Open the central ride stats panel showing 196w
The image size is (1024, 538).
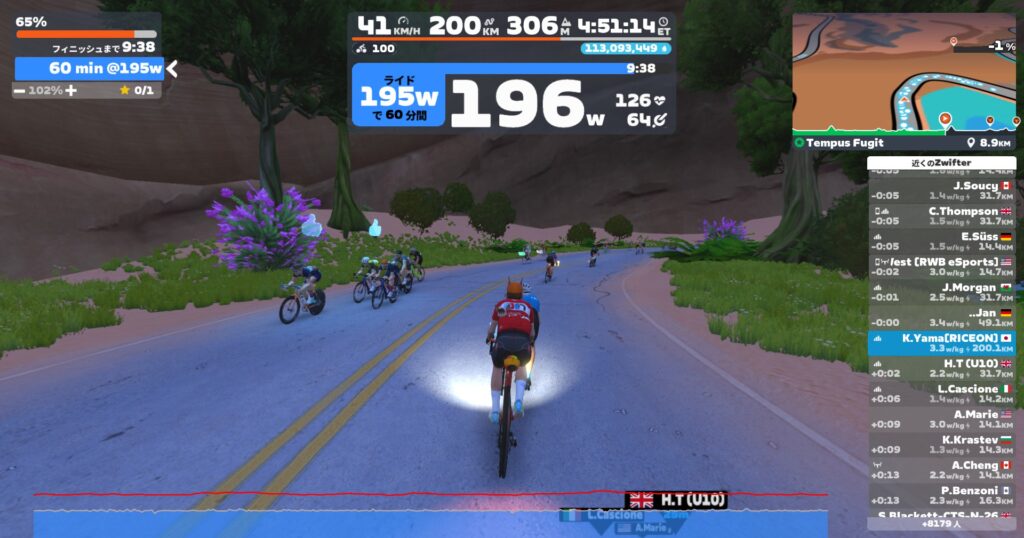(x=512, y=98)
